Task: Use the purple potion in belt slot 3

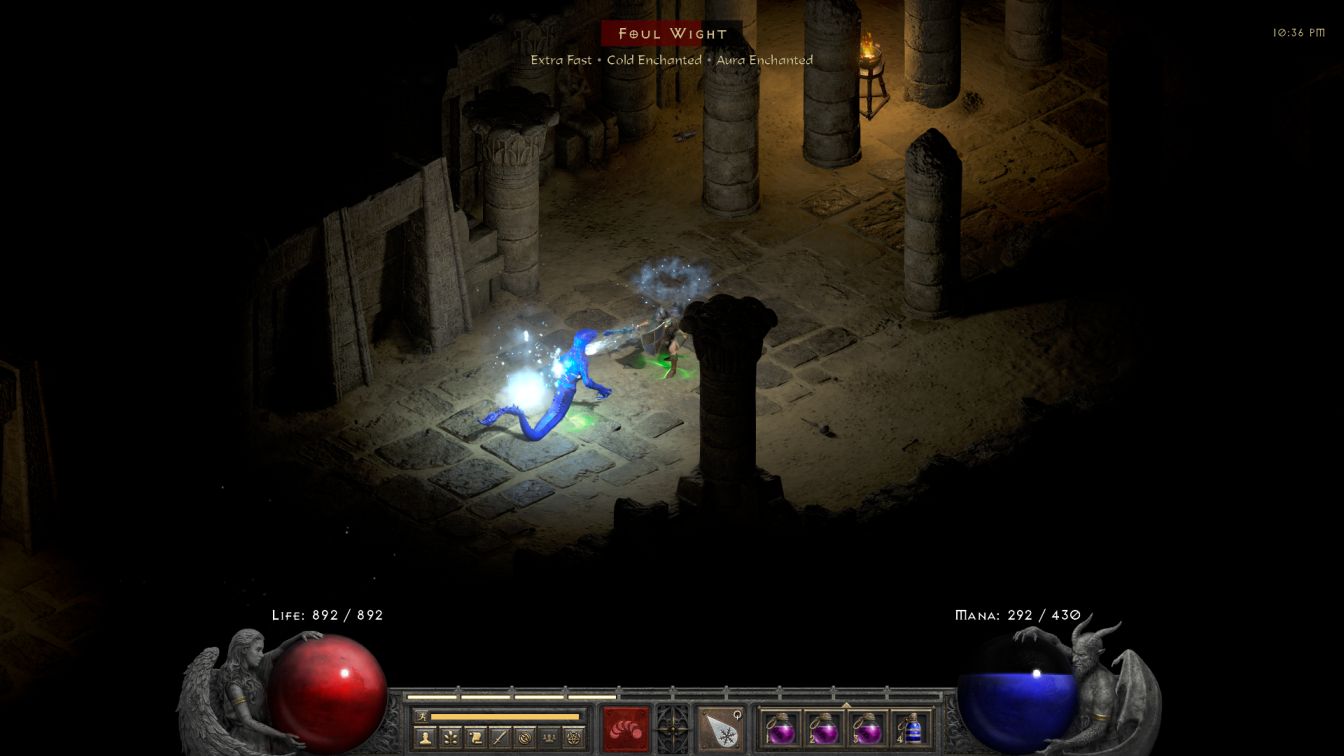Action: pos(867,728)
